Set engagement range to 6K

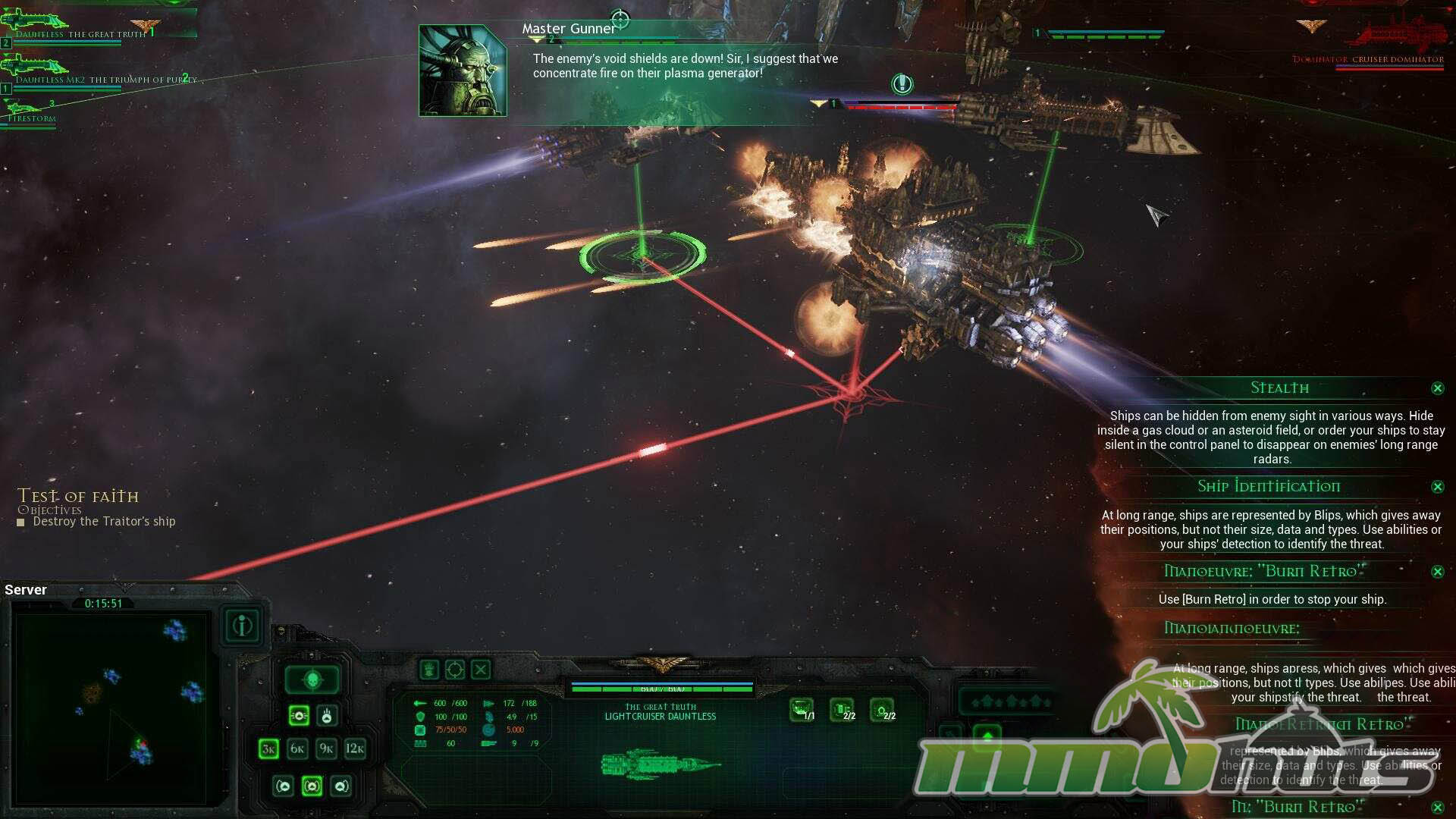[x=297, y=749]
